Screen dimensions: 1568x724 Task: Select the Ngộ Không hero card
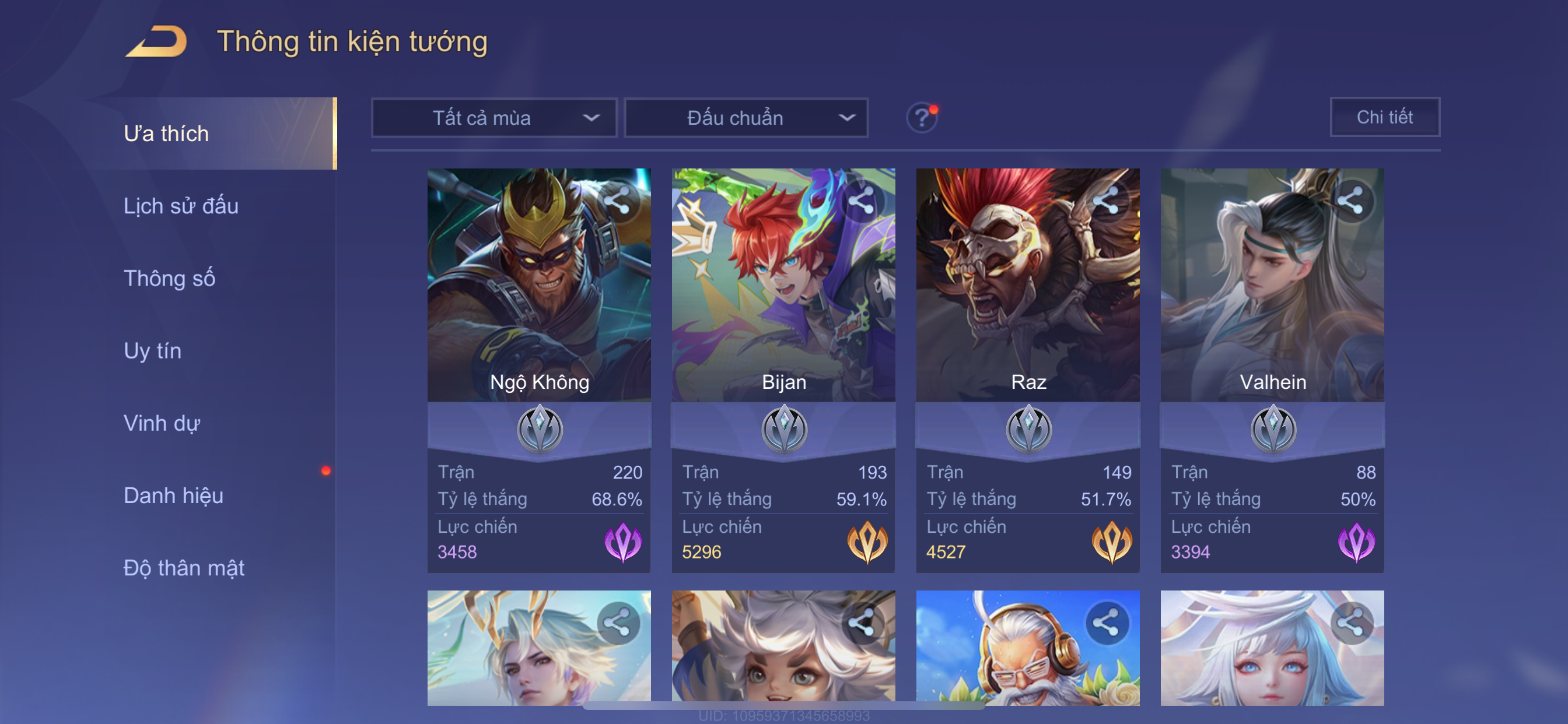(538, 292)
